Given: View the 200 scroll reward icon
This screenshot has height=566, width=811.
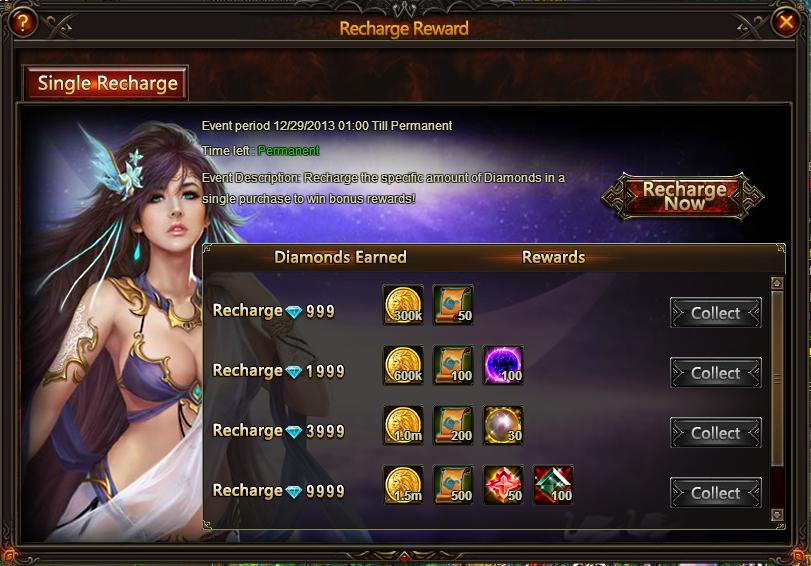Looking at the screenshot, I should point(453,425).
